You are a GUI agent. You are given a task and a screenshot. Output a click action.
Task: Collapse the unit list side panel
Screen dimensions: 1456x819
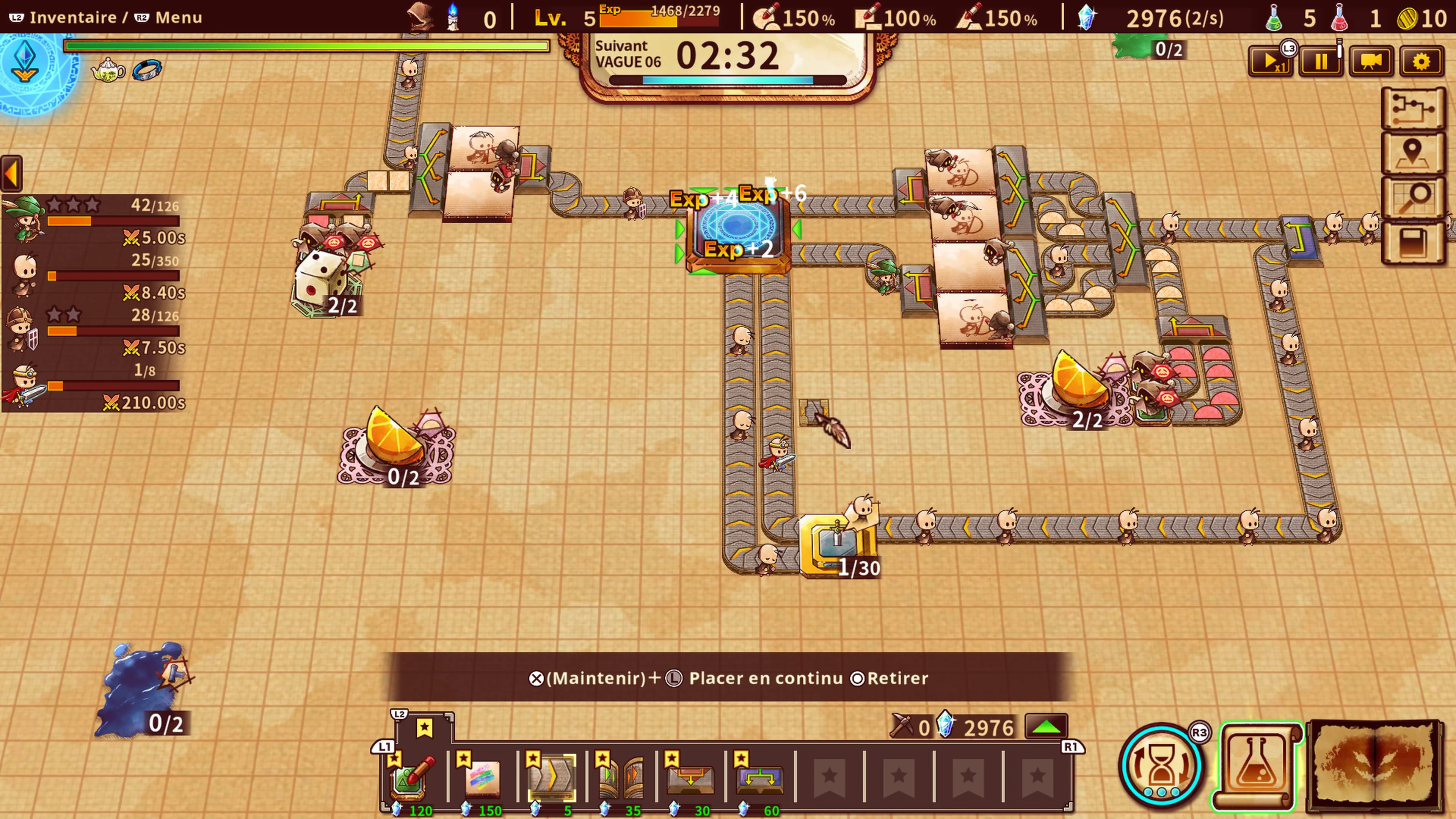[11, 173]
